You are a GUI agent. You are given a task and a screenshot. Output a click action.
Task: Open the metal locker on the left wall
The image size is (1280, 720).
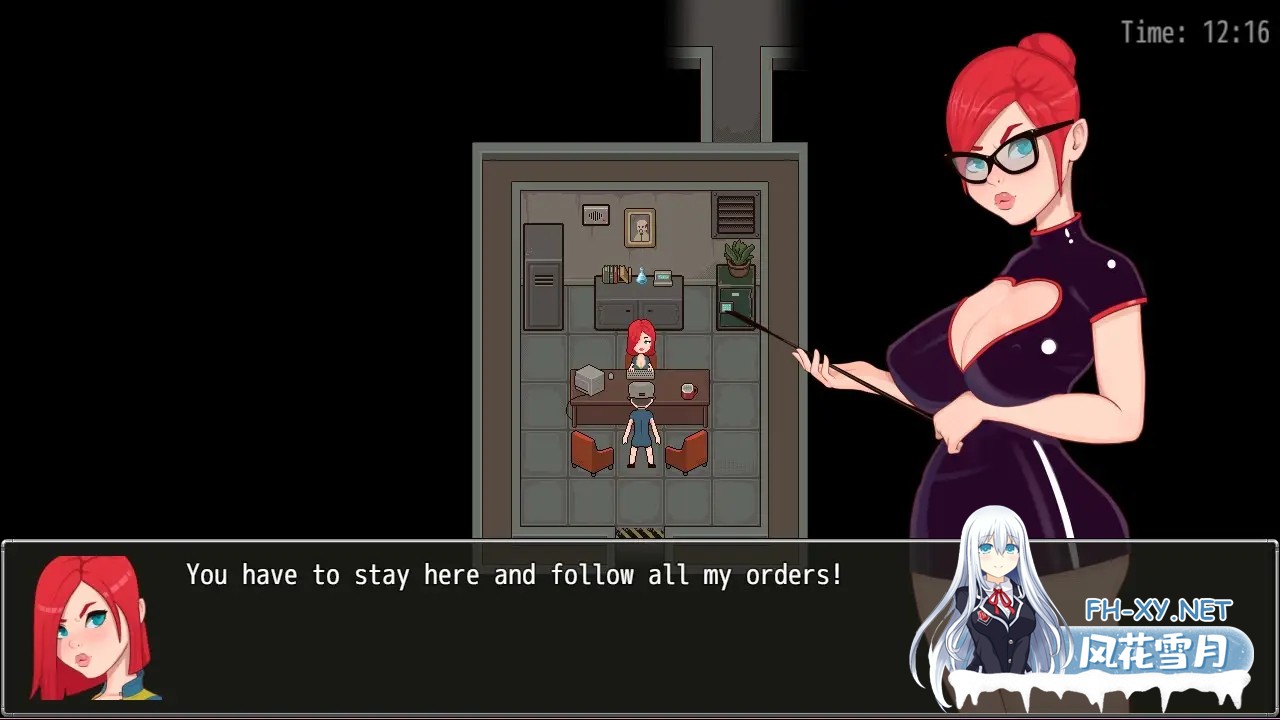pyautogui.click(x=541, y=276)
